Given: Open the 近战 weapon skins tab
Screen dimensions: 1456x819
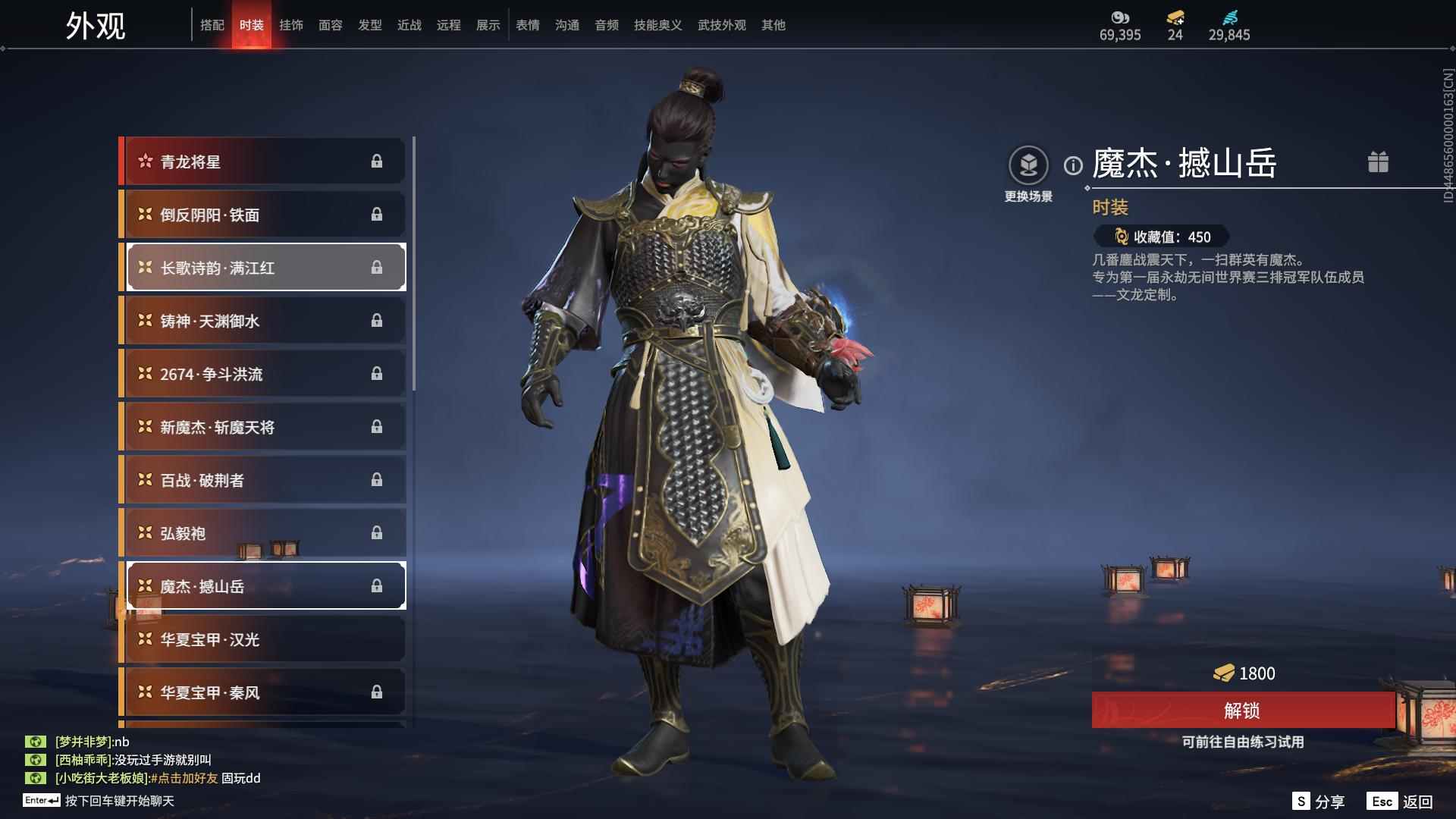Looking at the screenshot, I should (409, 25).
